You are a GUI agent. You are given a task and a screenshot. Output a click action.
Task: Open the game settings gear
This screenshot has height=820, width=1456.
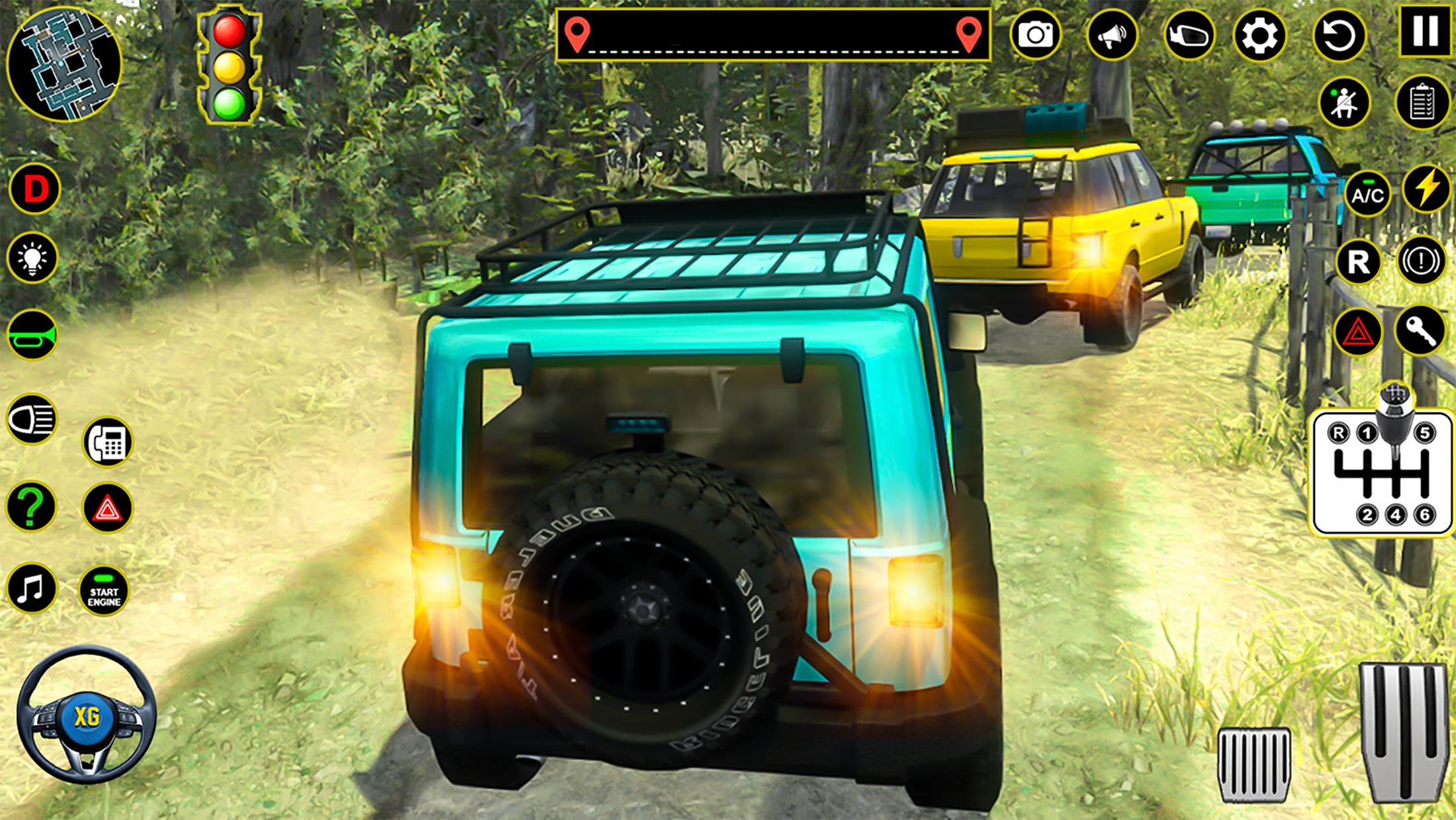click(x=1261, y=36)
